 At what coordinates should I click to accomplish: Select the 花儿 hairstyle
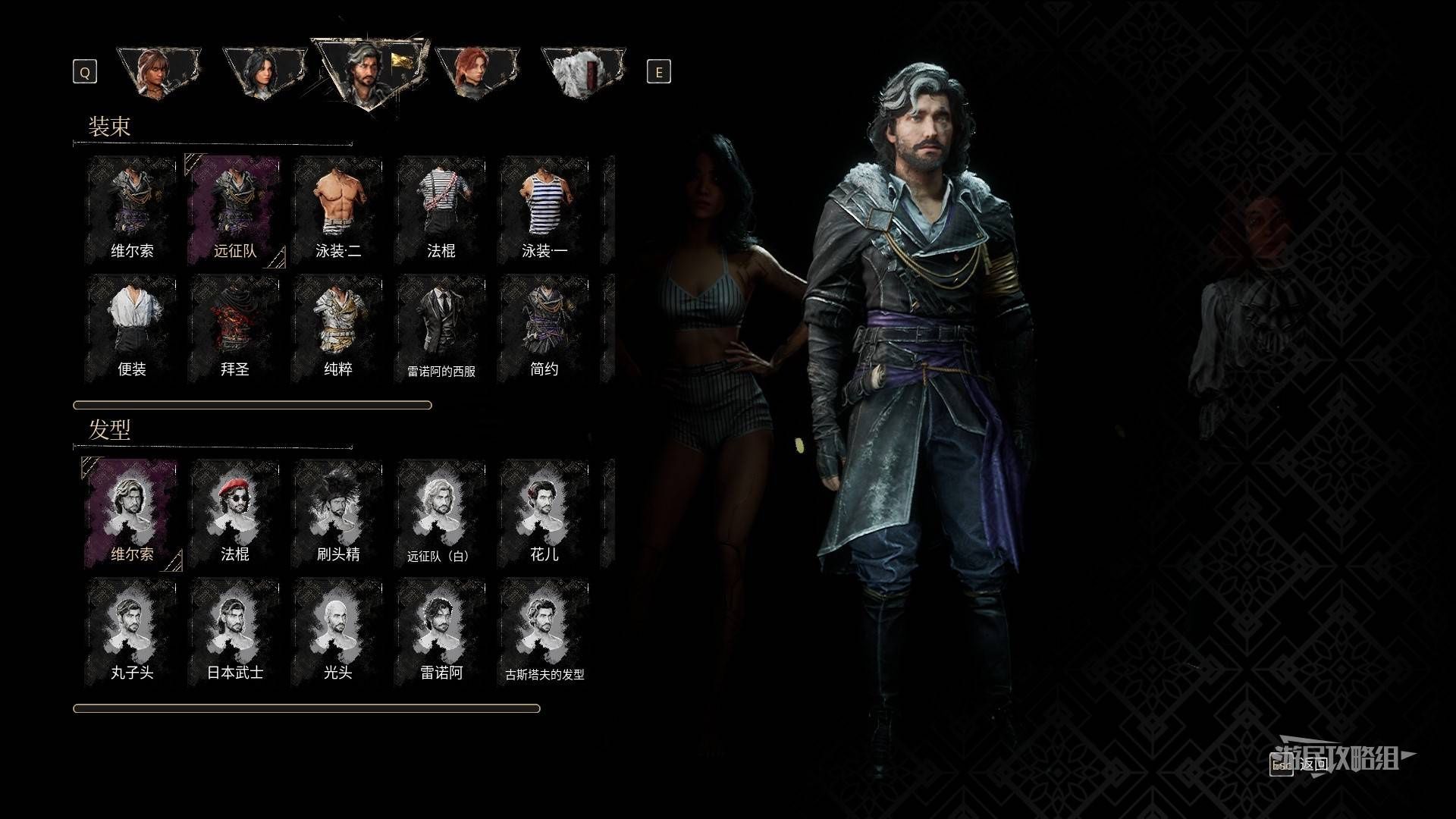tap(544, 513)
